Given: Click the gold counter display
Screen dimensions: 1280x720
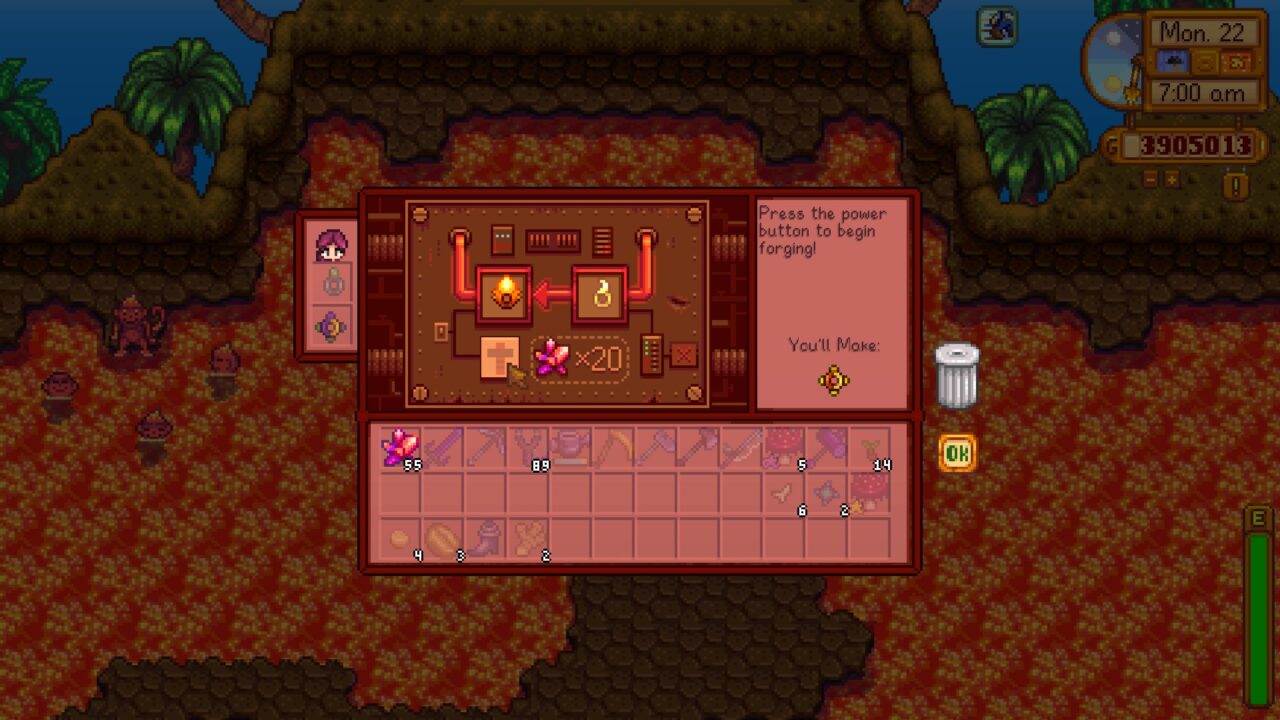Looking at the screenshot, I should pyautogui.click(x=1192, y=146).
